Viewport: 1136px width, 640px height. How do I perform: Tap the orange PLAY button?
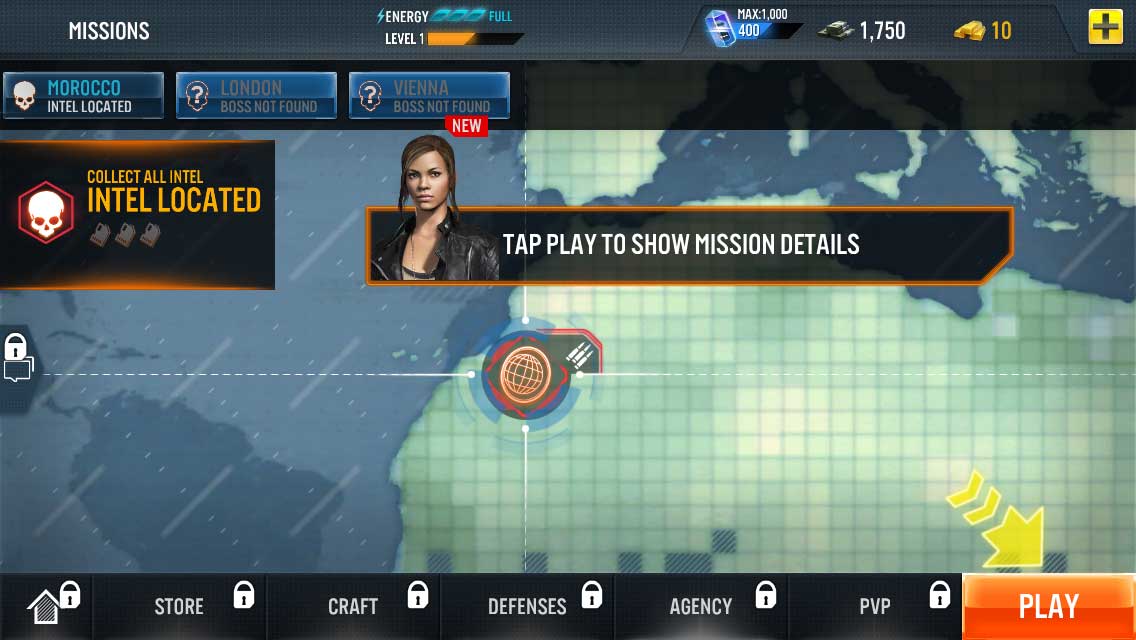click(x=1048, y=606)
